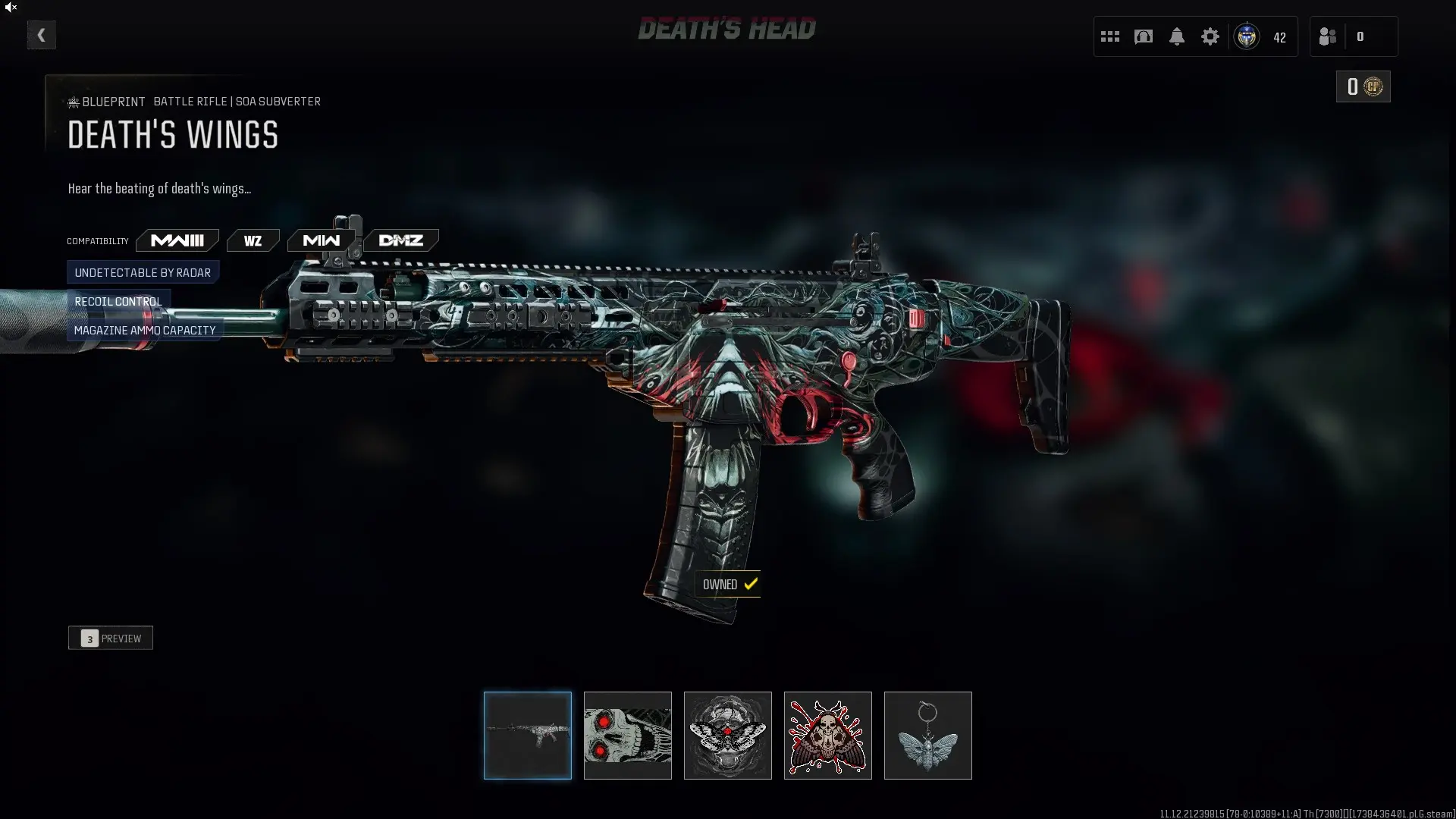Viewport: 1456px width, 819px height.
Task: Click the Owned checkmark badge
Action: [728, 584]
